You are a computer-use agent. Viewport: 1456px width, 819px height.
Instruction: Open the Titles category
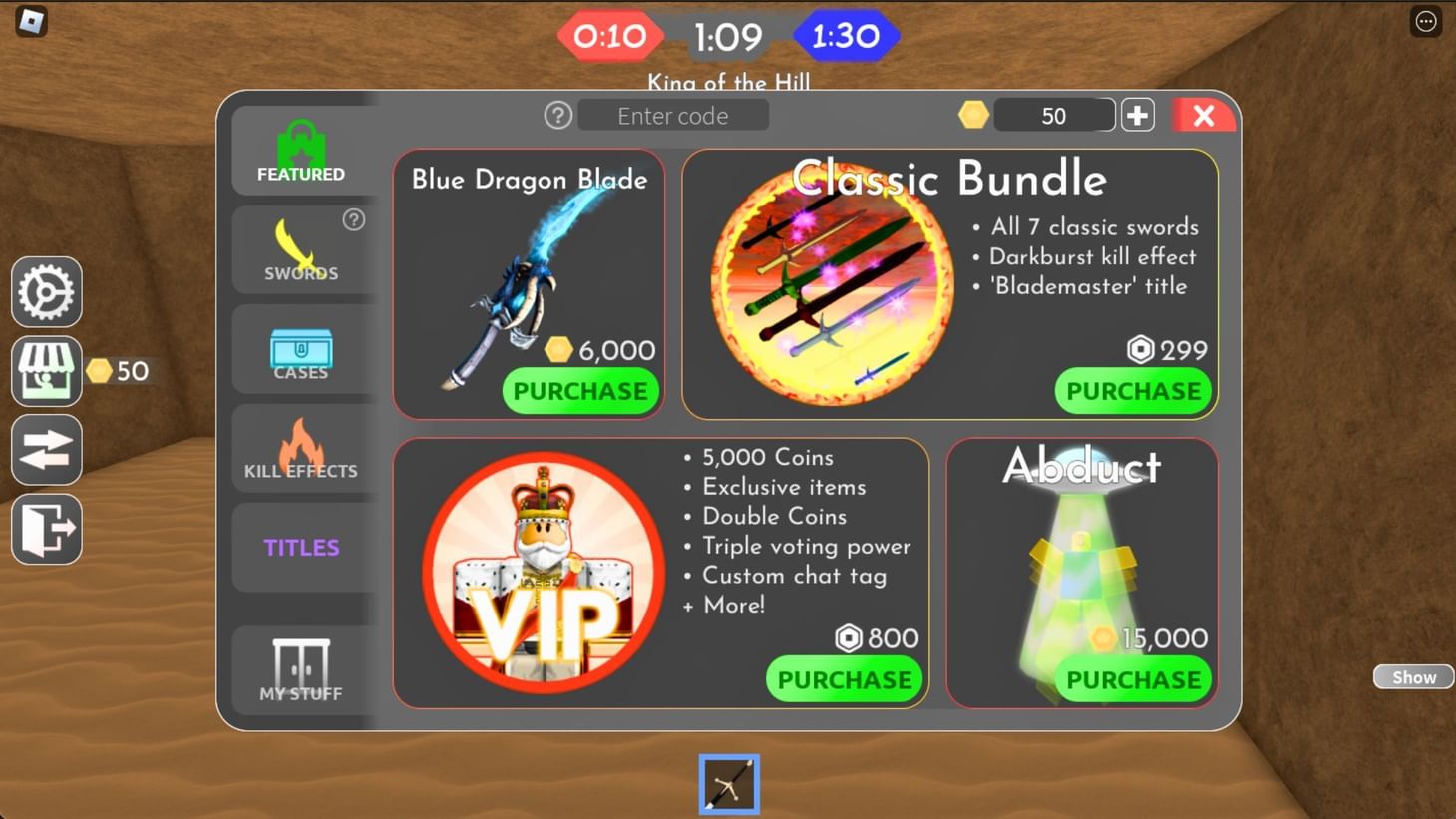301,547
